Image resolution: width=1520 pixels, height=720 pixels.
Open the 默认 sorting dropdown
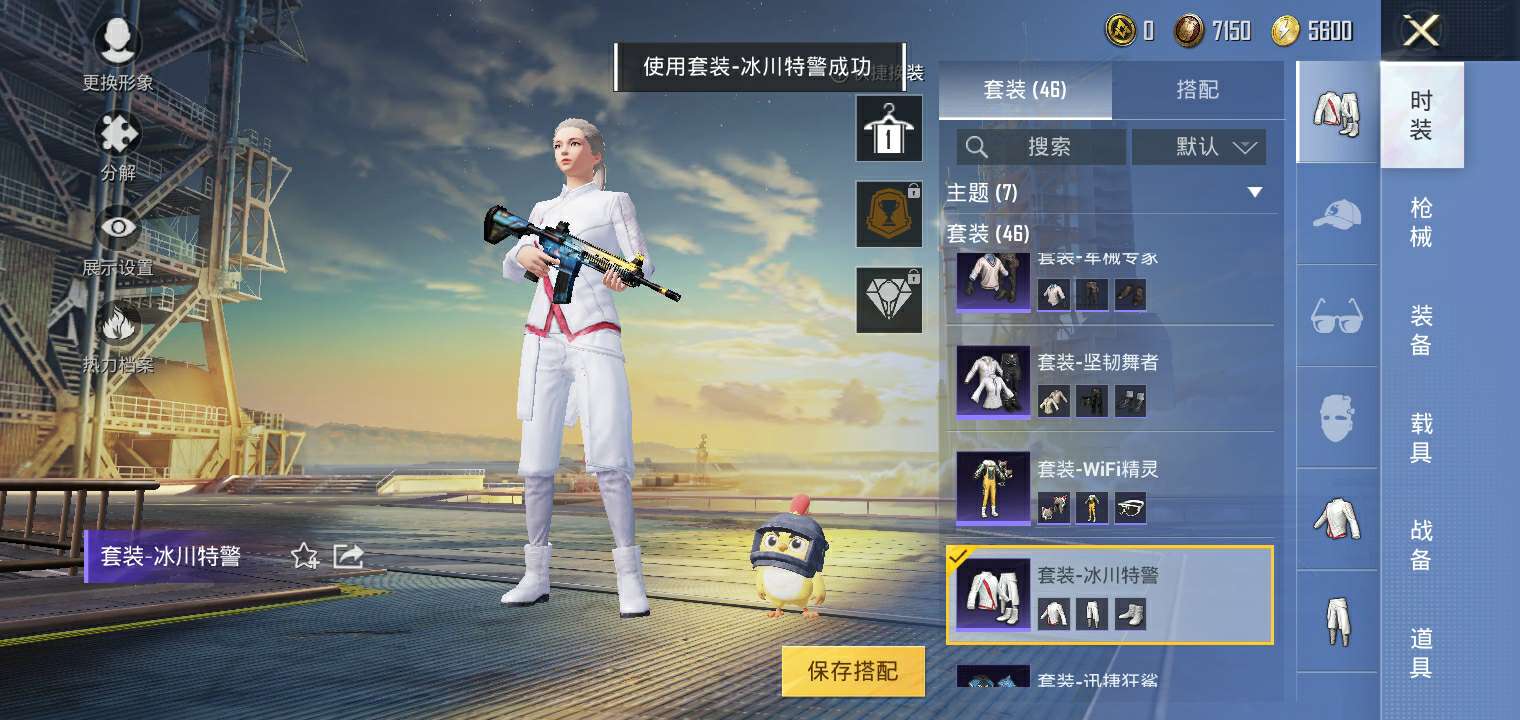pos(1198,147)
